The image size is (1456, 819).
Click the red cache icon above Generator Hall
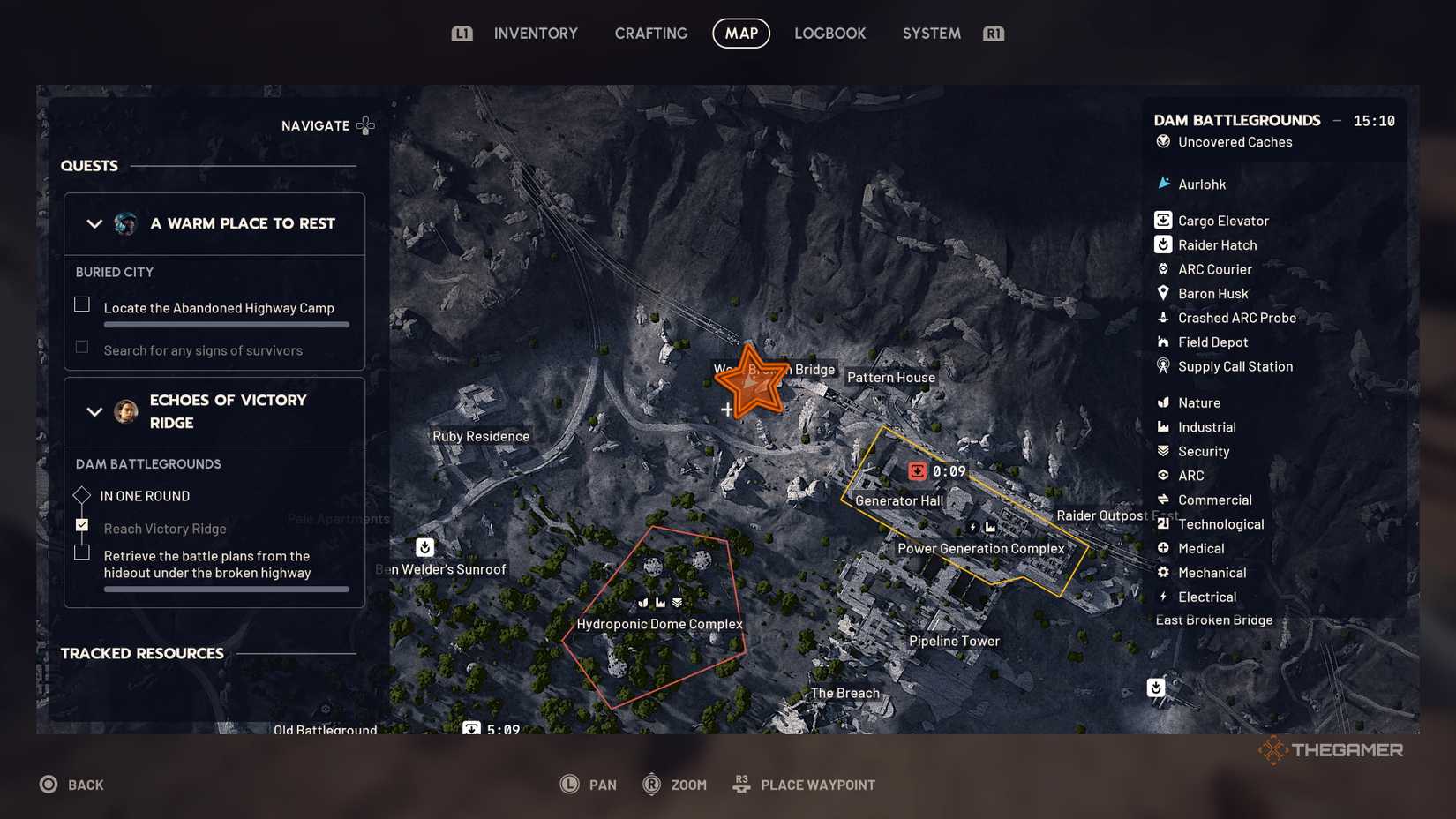pyautogui.click(x=917, y=470)
